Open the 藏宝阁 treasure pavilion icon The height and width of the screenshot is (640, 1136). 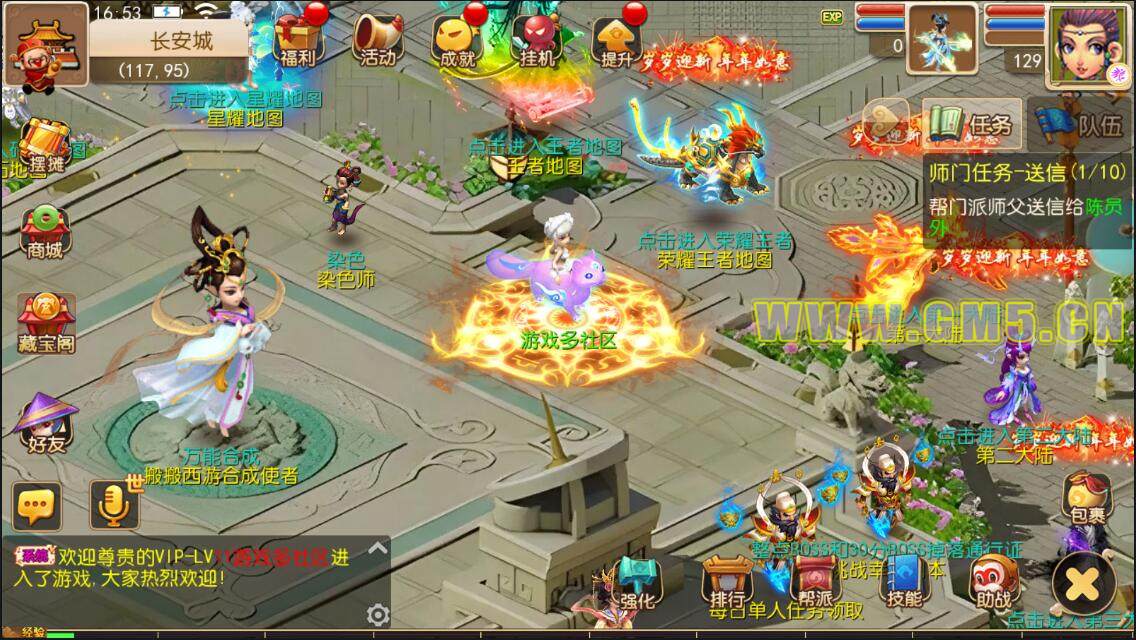[x=46, y=320]
